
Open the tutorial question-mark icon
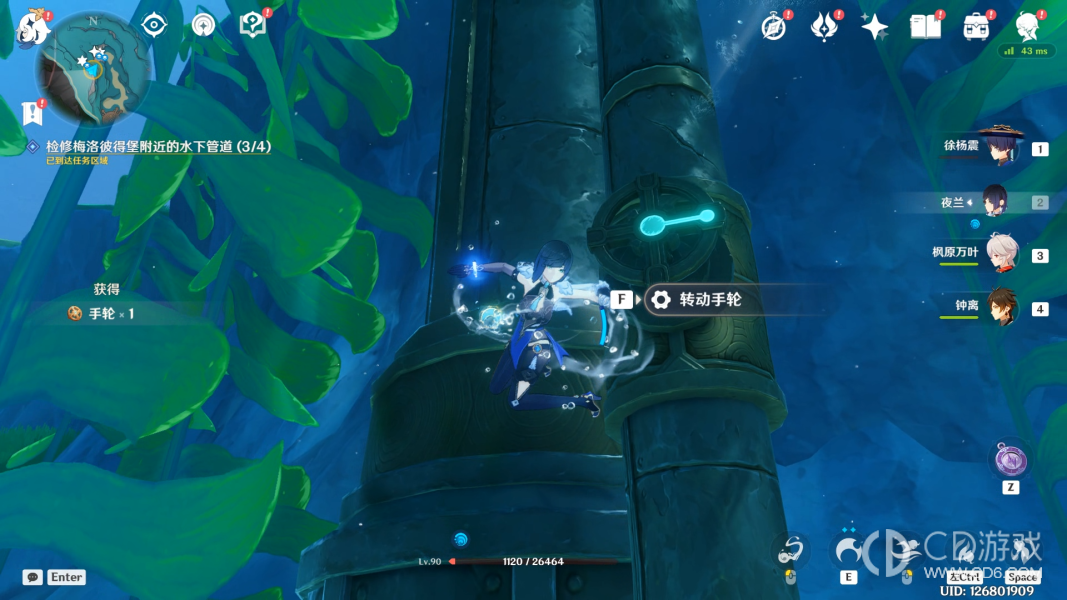click(252, 25)
